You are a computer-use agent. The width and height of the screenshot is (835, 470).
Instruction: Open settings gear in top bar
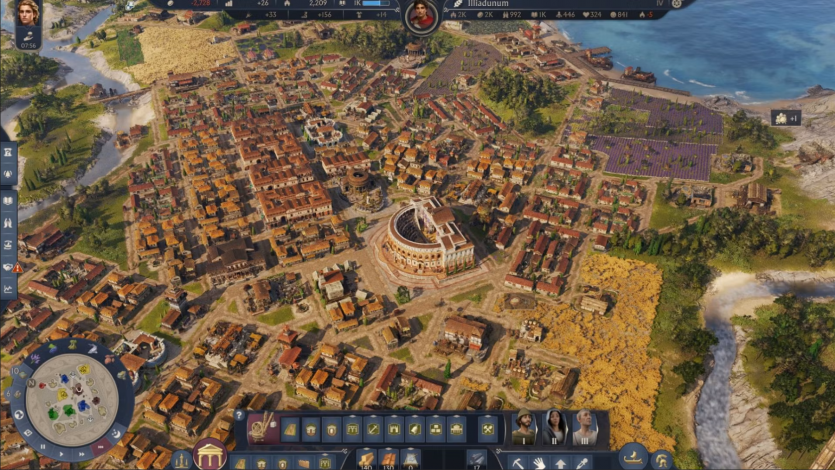click(678, 4)
